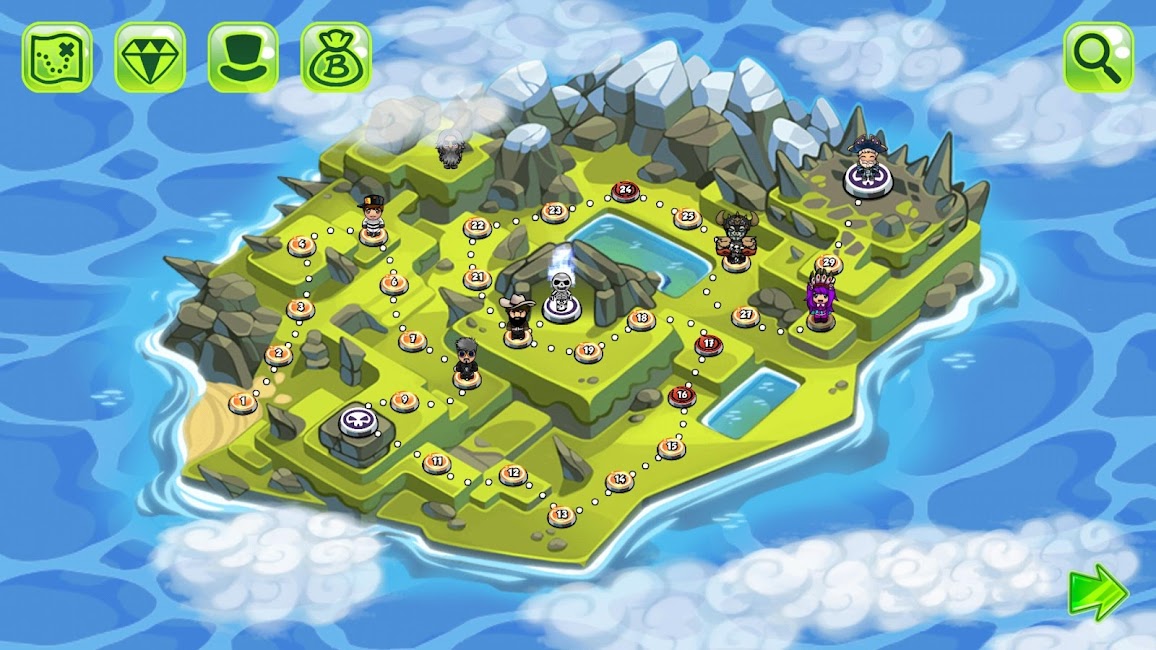Image resolution: width=1156 pixels, height=650 pixels.
Task: Select red level 24 node
Action: coord(626,190)
